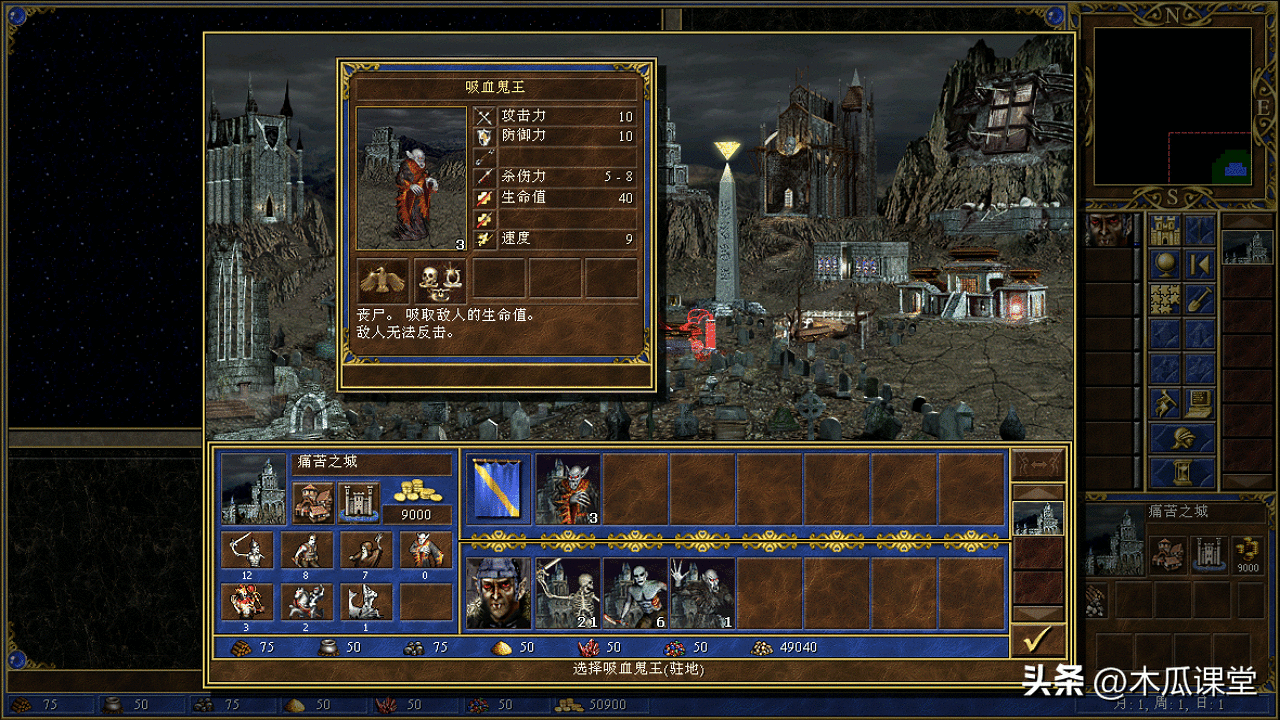This screenshot has height=720, width=1280.
Task: Open black knight recruitment with growth 2
Action: tap(307, 602)
